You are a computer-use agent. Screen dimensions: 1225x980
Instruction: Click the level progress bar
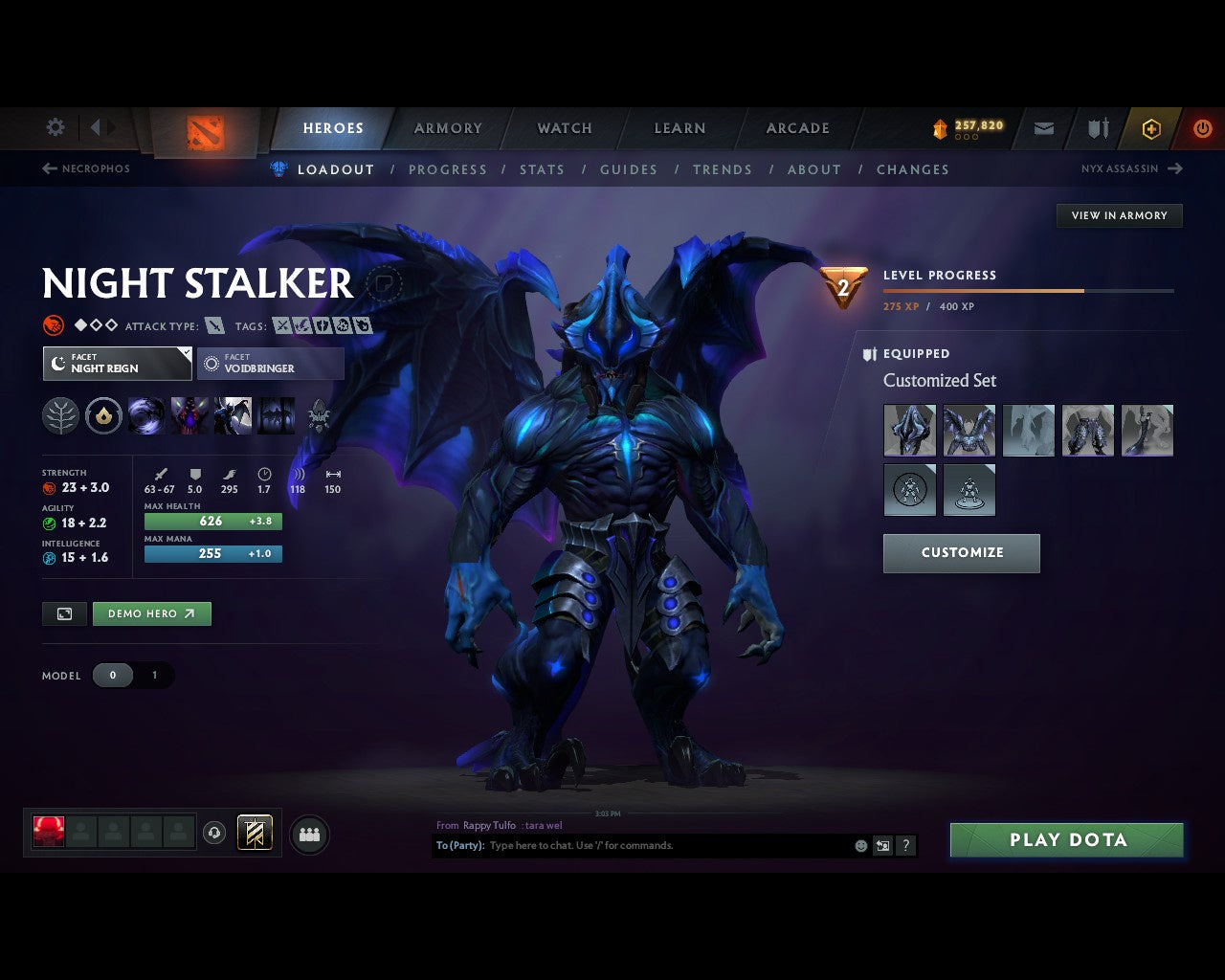(1028, 291)
